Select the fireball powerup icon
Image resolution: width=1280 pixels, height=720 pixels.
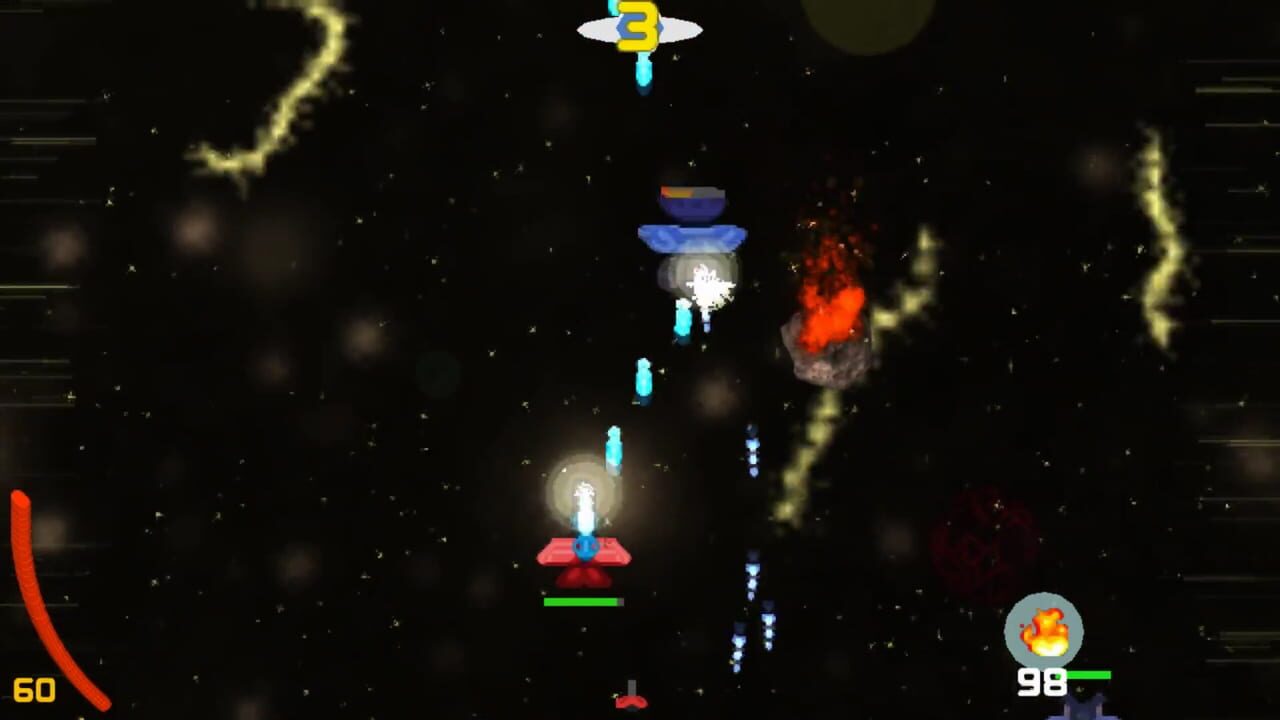tap(1046, 629)
